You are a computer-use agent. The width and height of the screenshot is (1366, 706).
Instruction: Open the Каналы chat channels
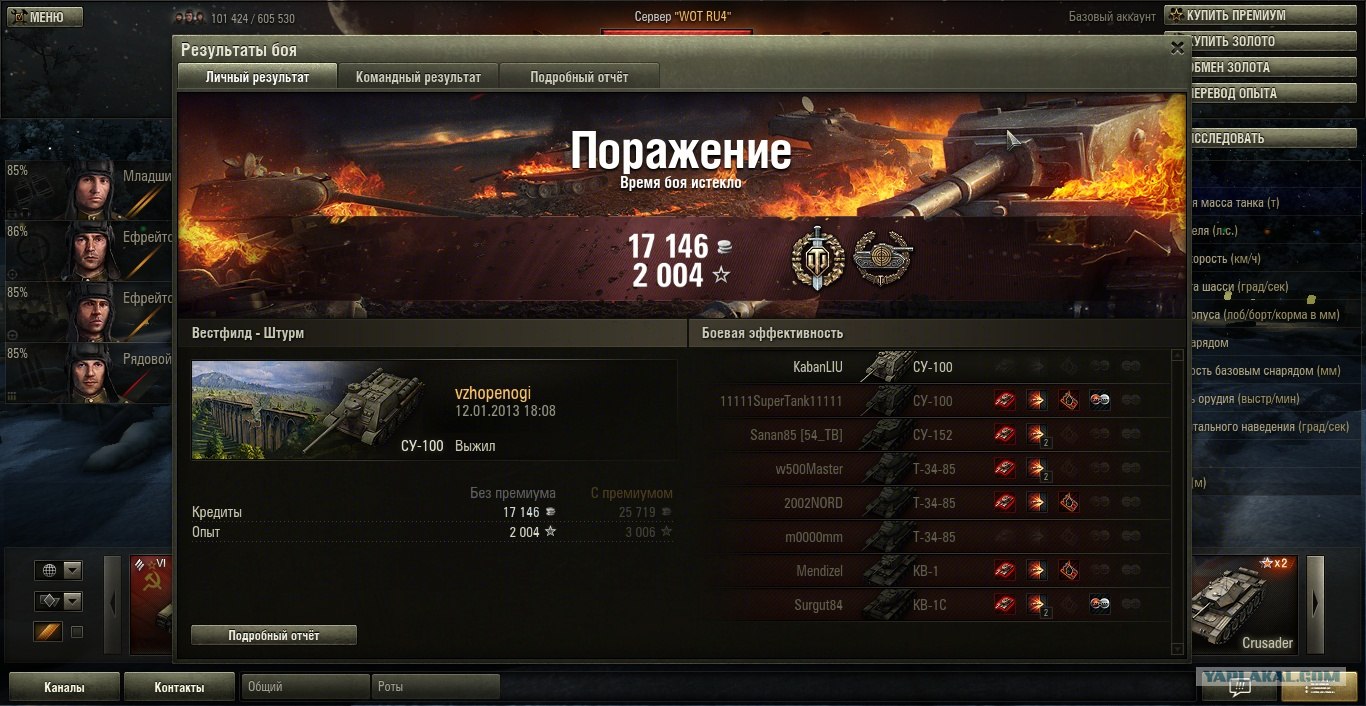pos(64,687)
